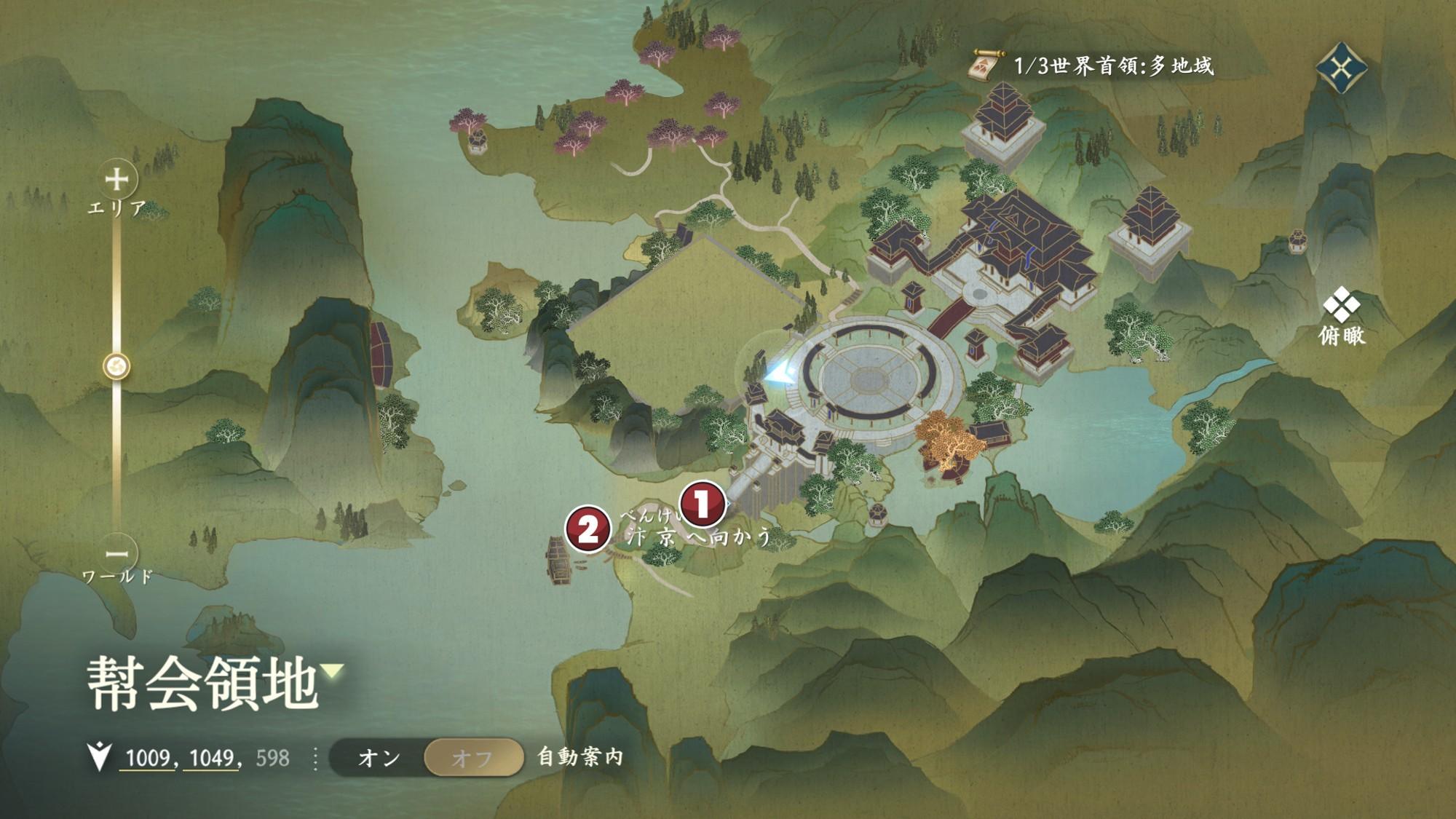The width and height of the screenshot is (1456, 819).
Task: Close the map with the X button
Action: pos(1341,68)
